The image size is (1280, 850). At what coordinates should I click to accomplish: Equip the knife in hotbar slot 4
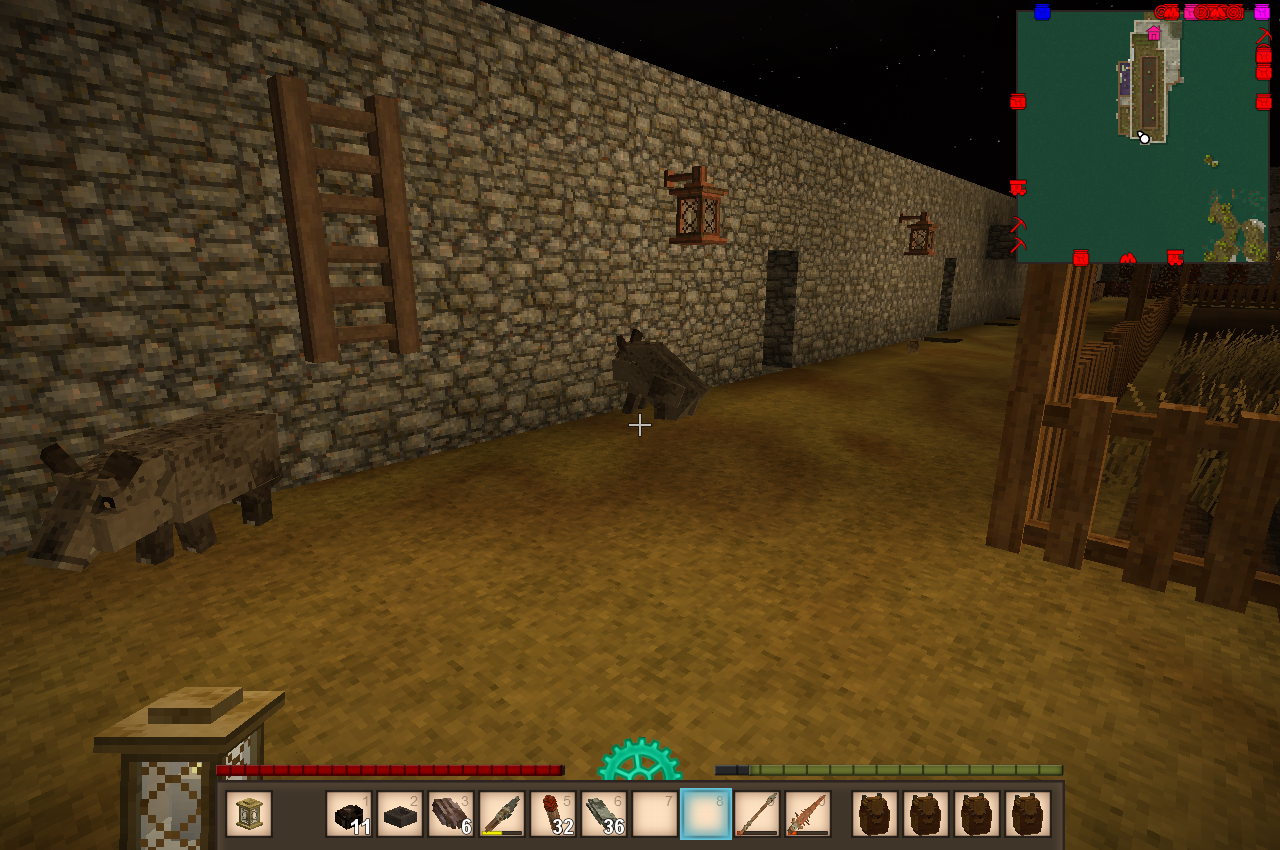[x=502, y=814]
